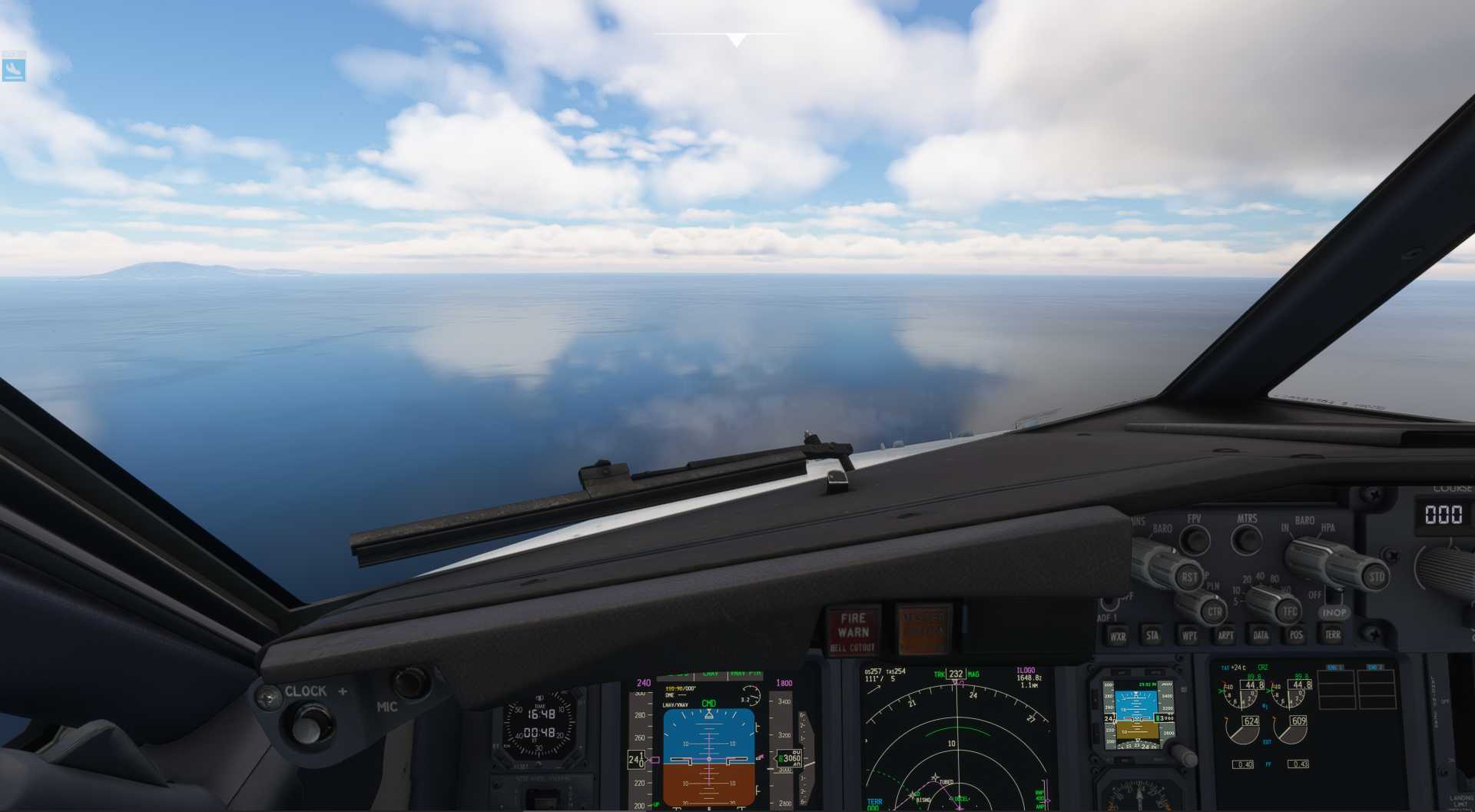1475x812 pixels.
Task: Open the toolbar handle at top center
Action: [x=736, y=39]
